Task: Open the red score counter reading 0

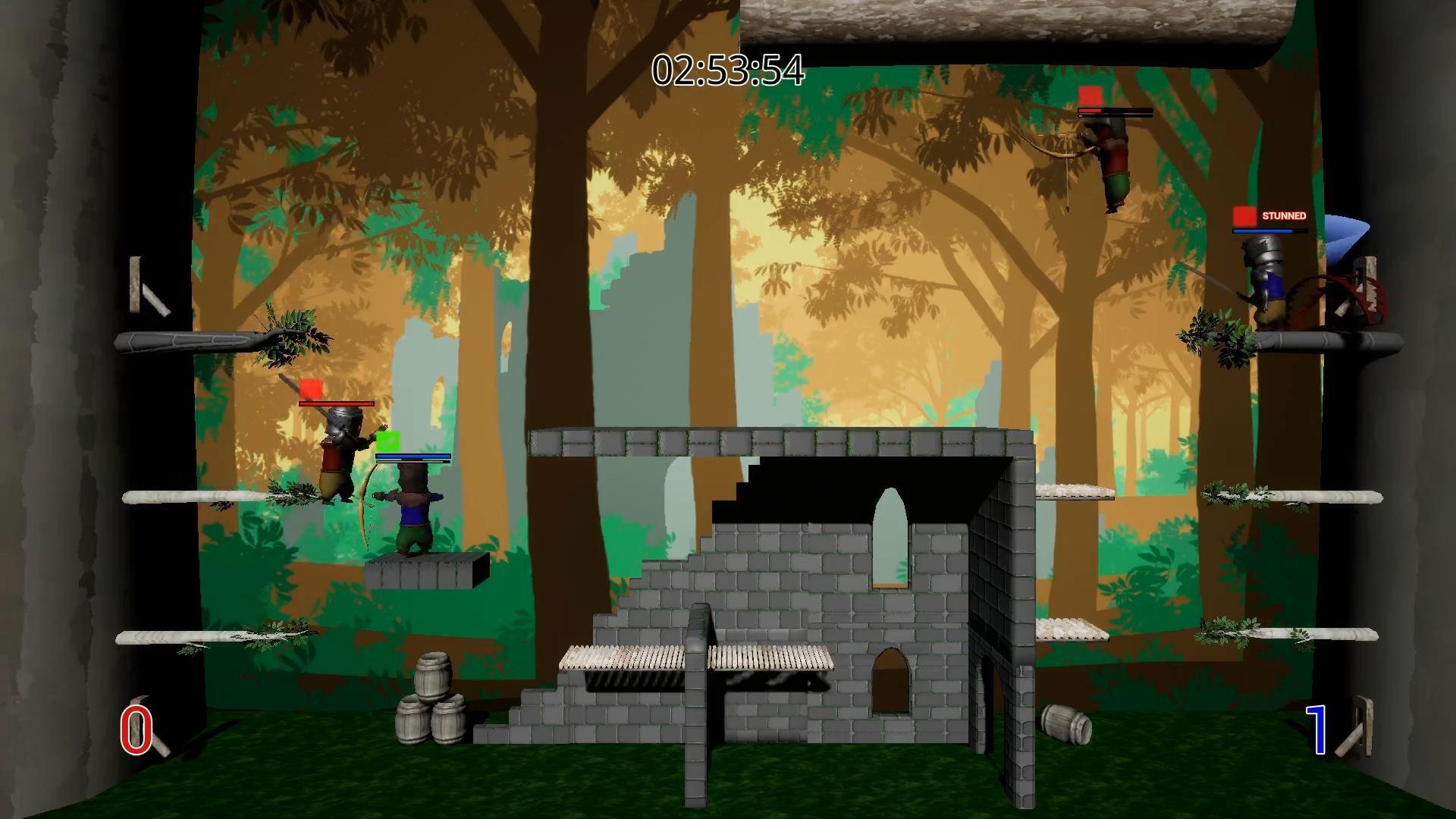Action: coord(135,728)
